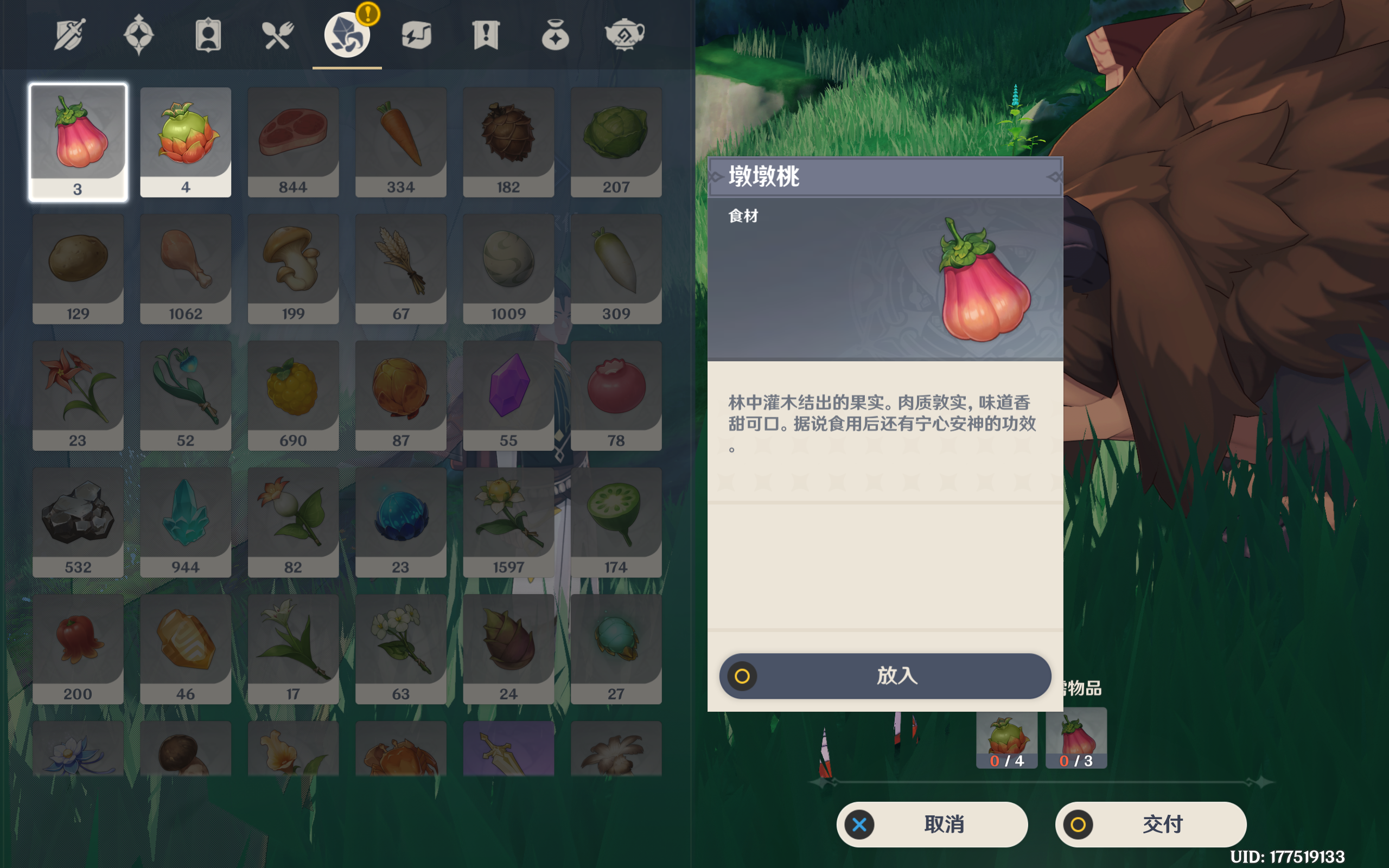Choose the iron ore chunk slot showing 532
This screenshot has height=868, width=1389.
coord(78,522)
